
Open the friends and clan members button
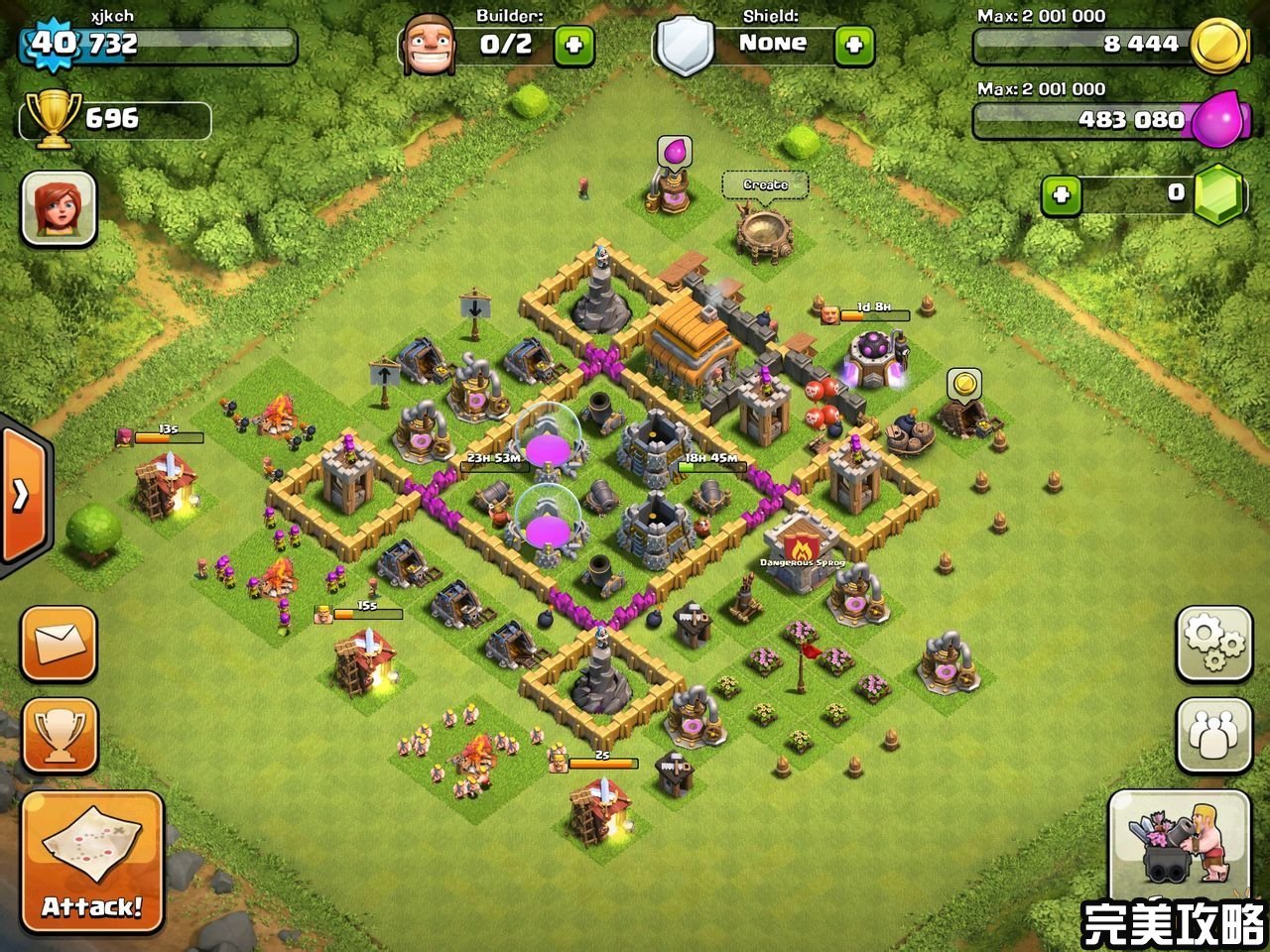click(x=1212, y=735)
